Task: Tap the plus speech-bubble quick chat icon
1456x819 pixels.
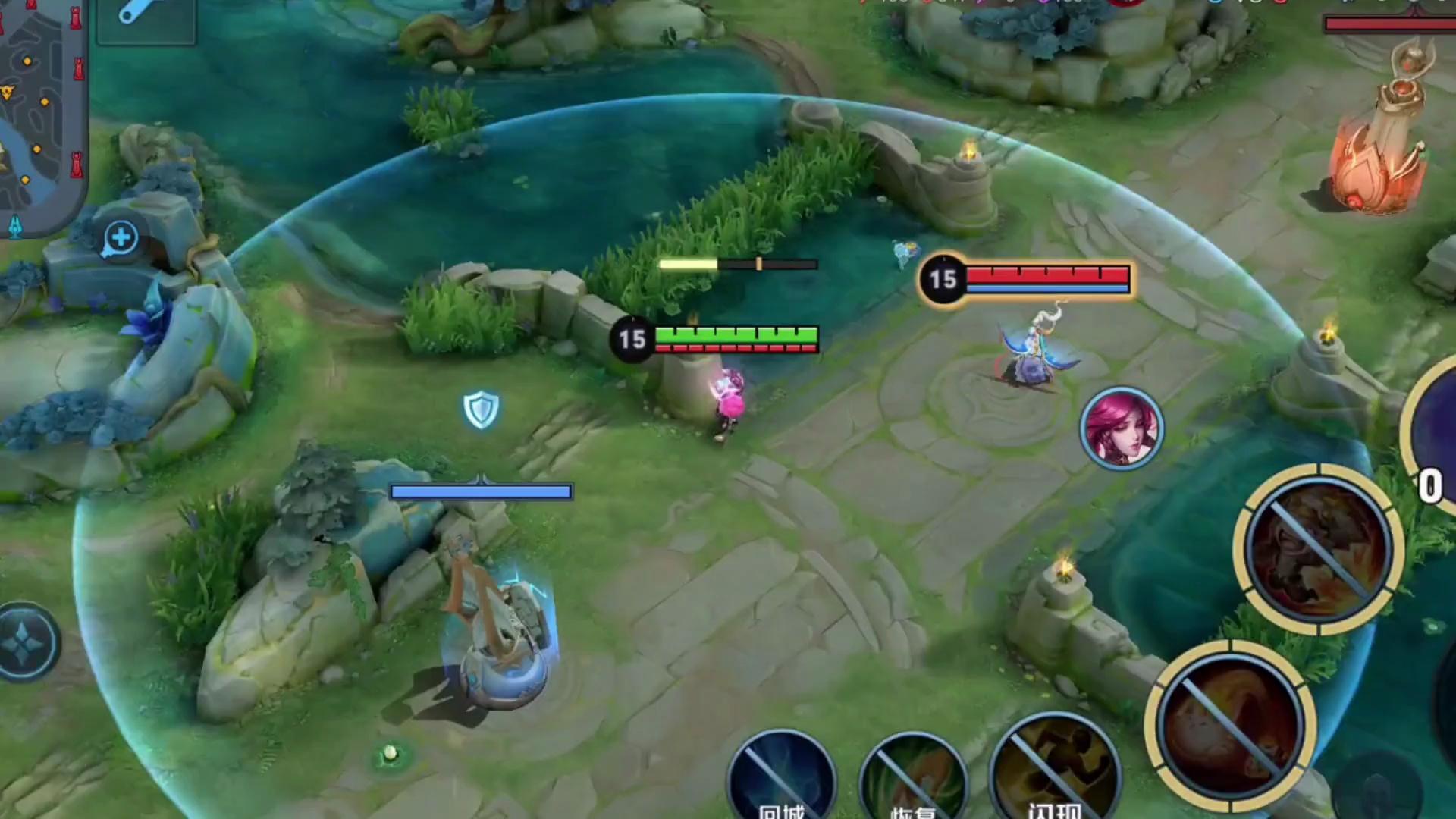Action: pyautogui.click(x=121, y=238)
